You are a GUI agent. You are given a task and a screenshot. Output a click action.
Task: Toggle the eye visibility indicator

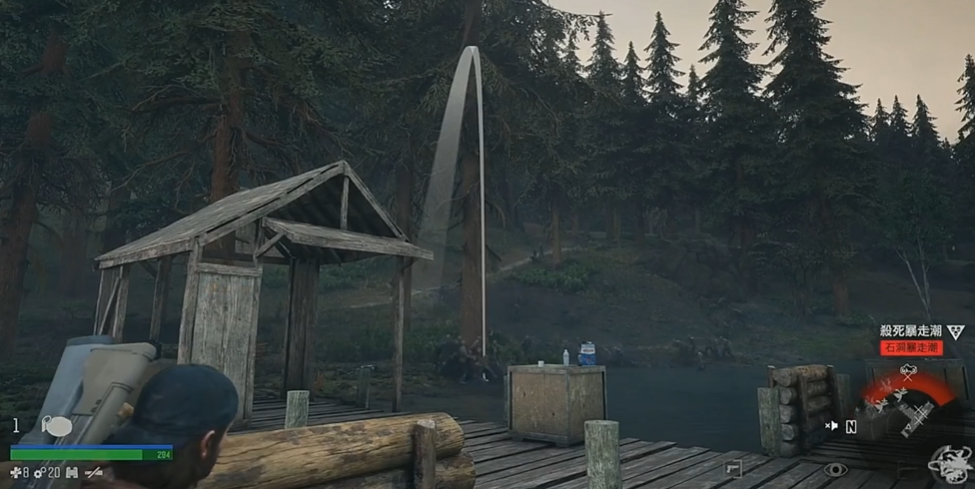click(x=835, y=469)
